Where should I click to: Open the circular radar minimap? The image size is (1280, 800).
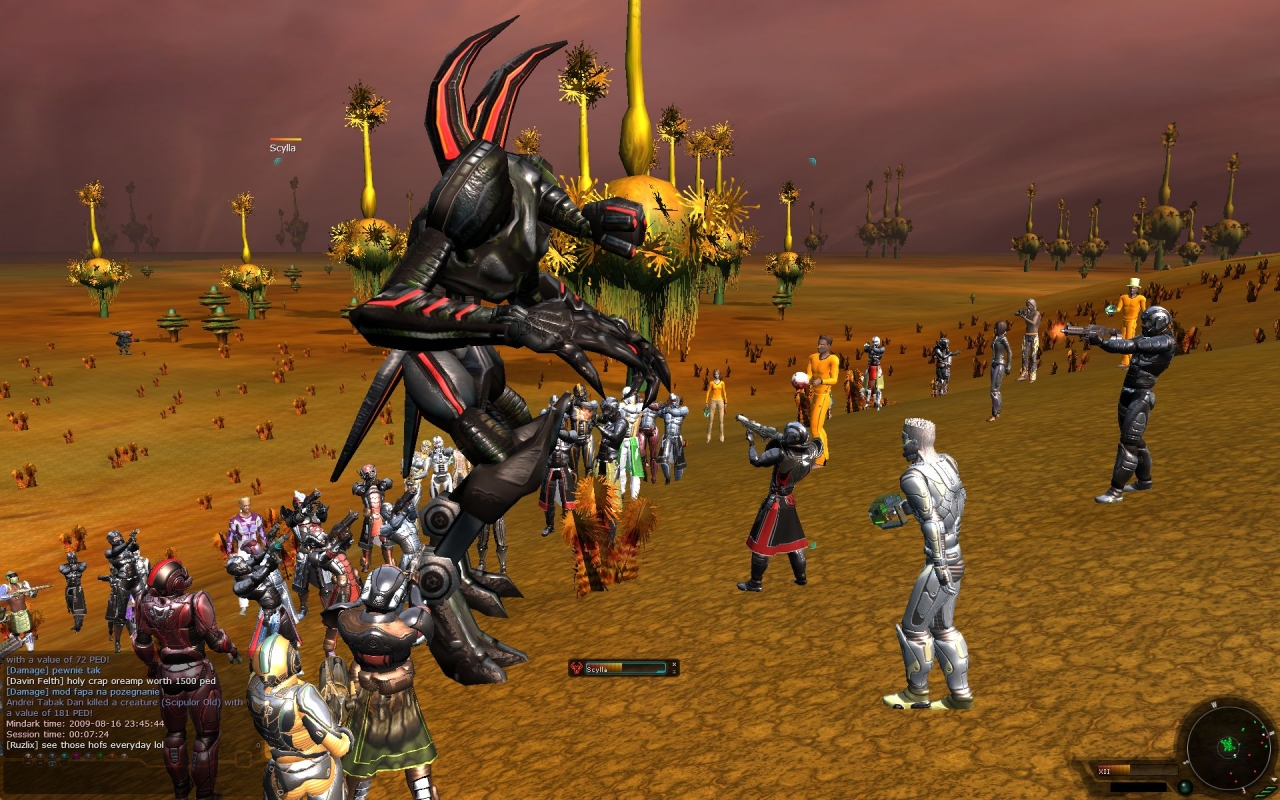coord(1229,748)
